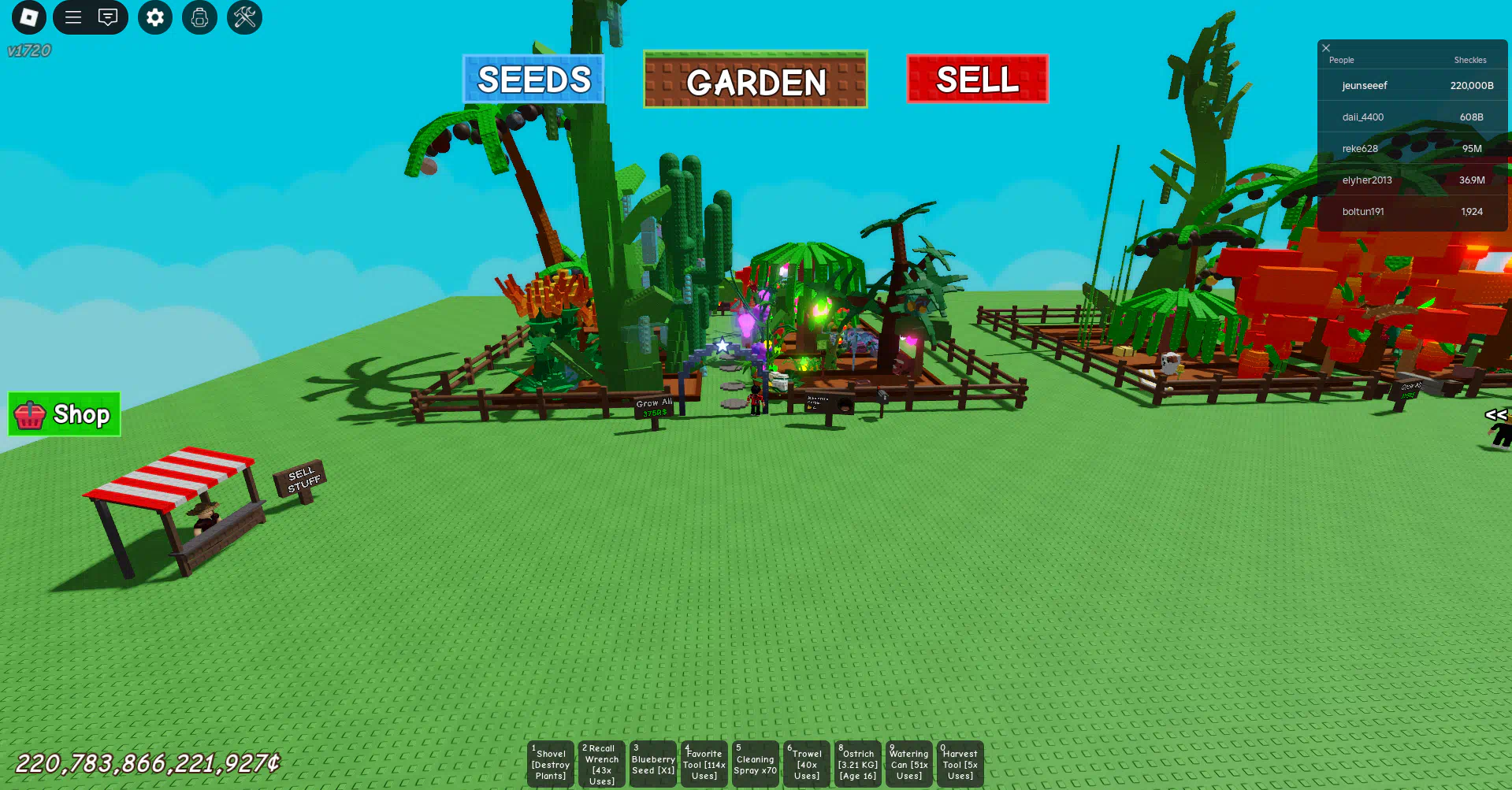Equip the Trowel from the hotbar

click(807, 763)
